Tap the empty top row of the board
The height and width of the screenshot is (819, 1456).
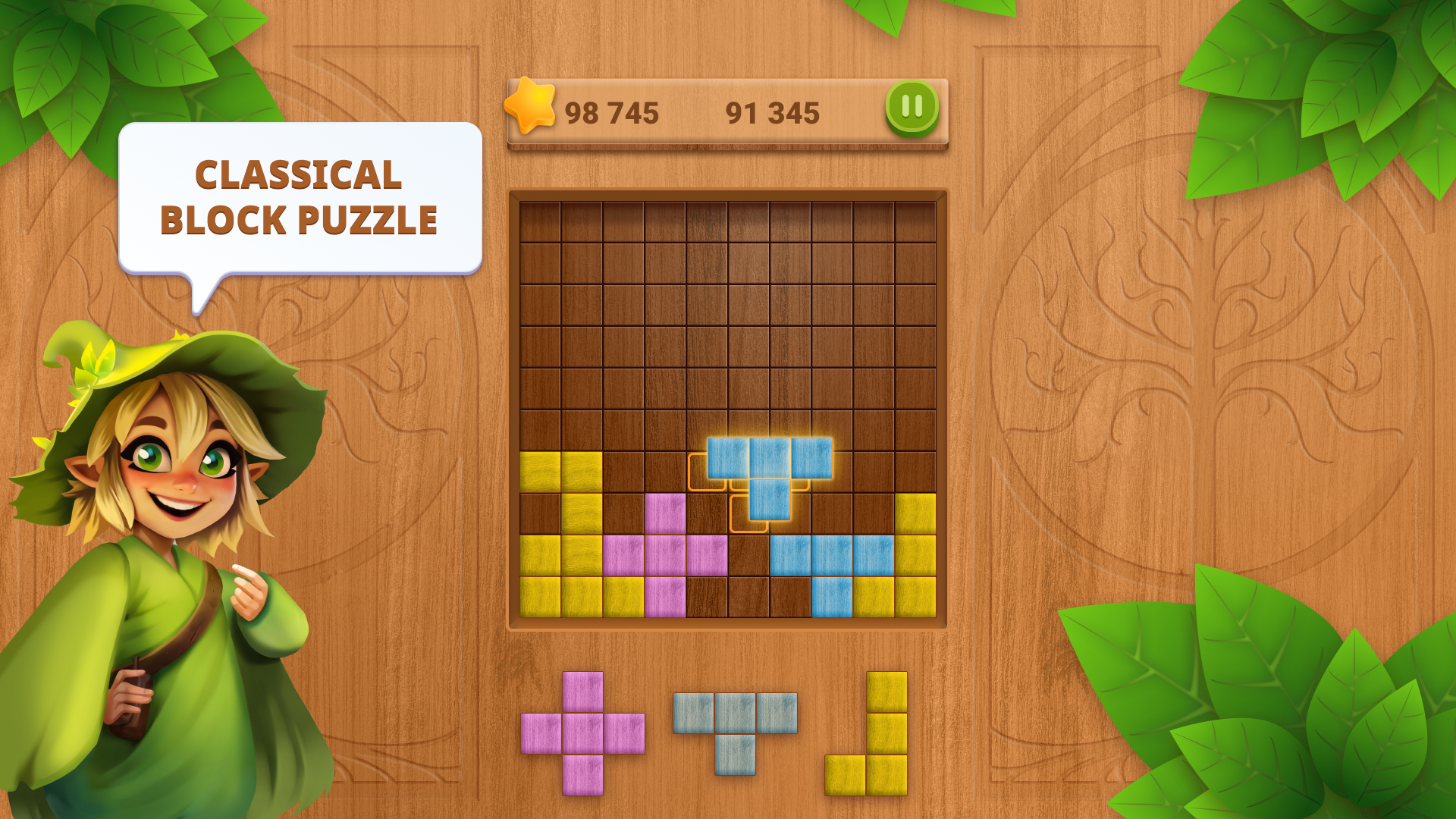tap(728, 220)
